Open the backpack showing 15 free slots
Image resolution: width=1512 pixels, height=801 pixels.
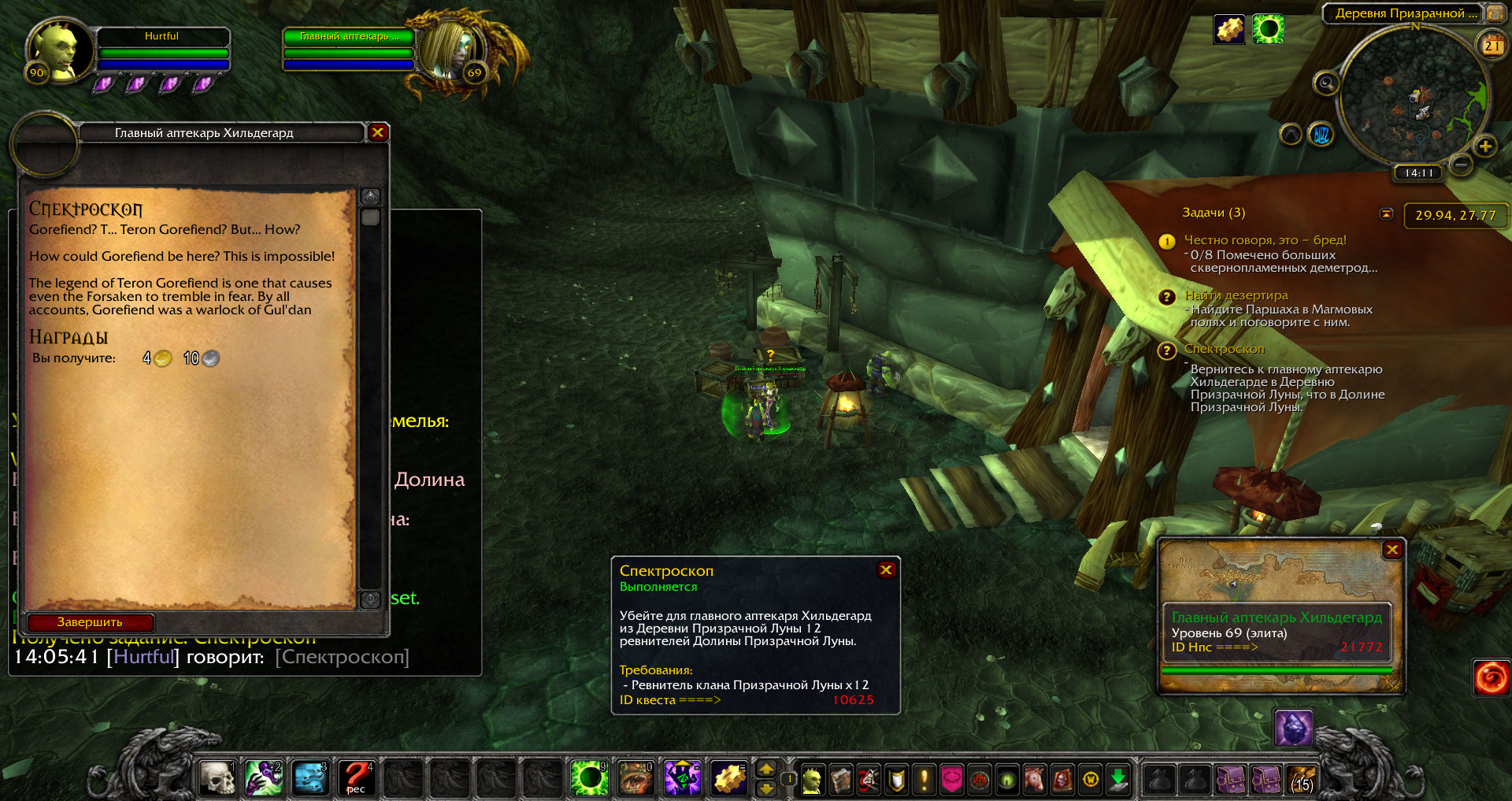(x=1301, y=780)
